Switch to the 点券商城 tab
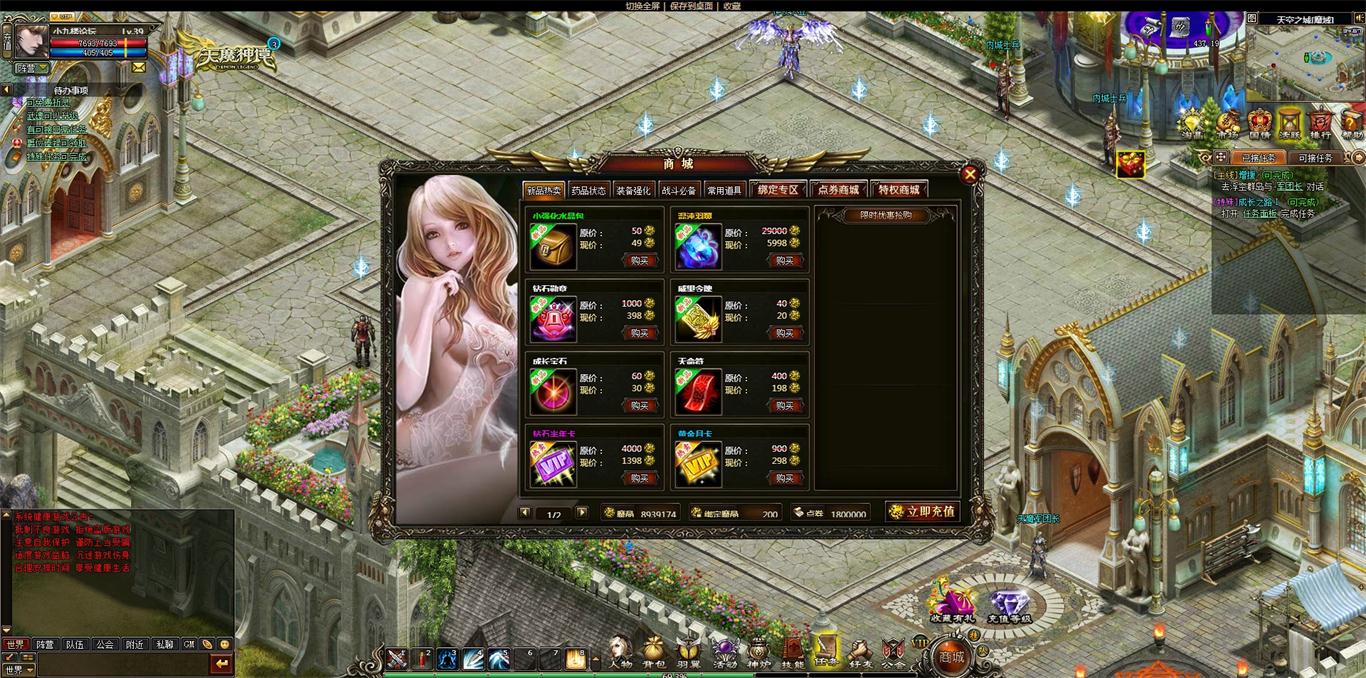The height and width of the screenshot is (678, 1366). (837, 190)
